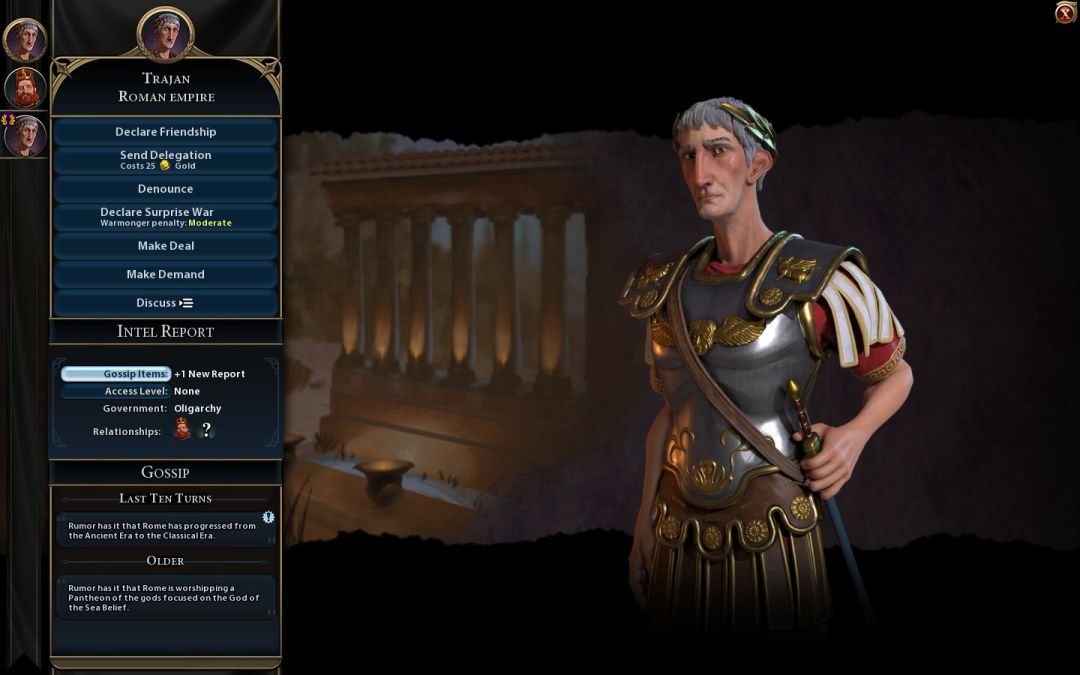Send Delegation for 25 Gold
The width and height of the screenshot is (1080, 675).
165,160
